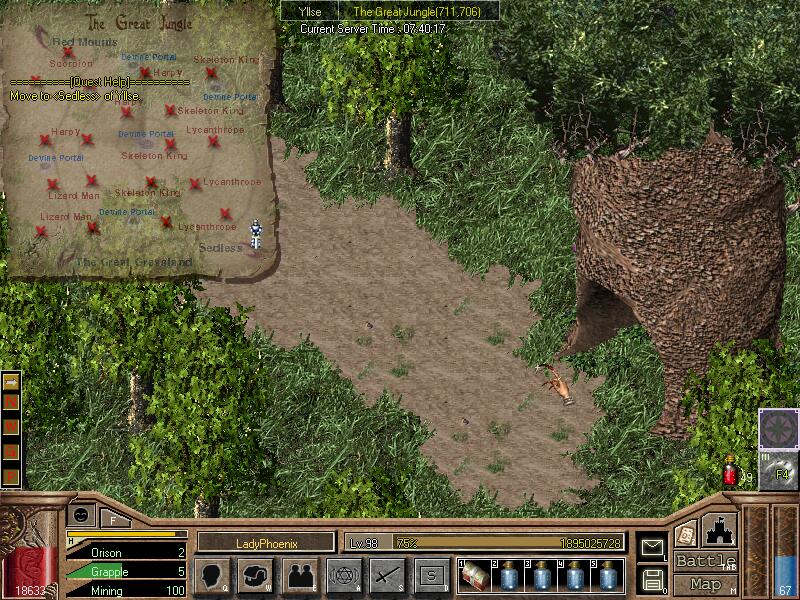Open the character head silhouette button
Screen dimensions: 800x600
(213, 575)
